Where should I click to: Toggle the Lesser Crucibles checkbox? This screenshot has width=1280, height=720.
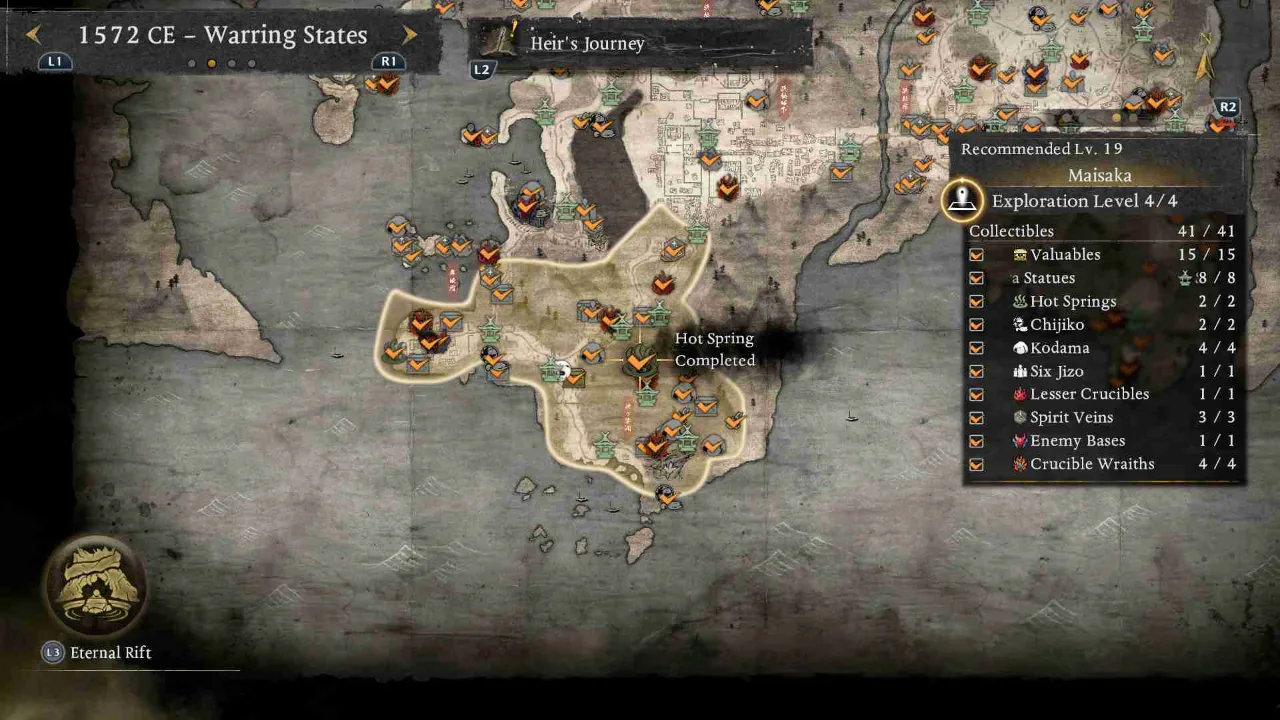(x=976, y=394)
